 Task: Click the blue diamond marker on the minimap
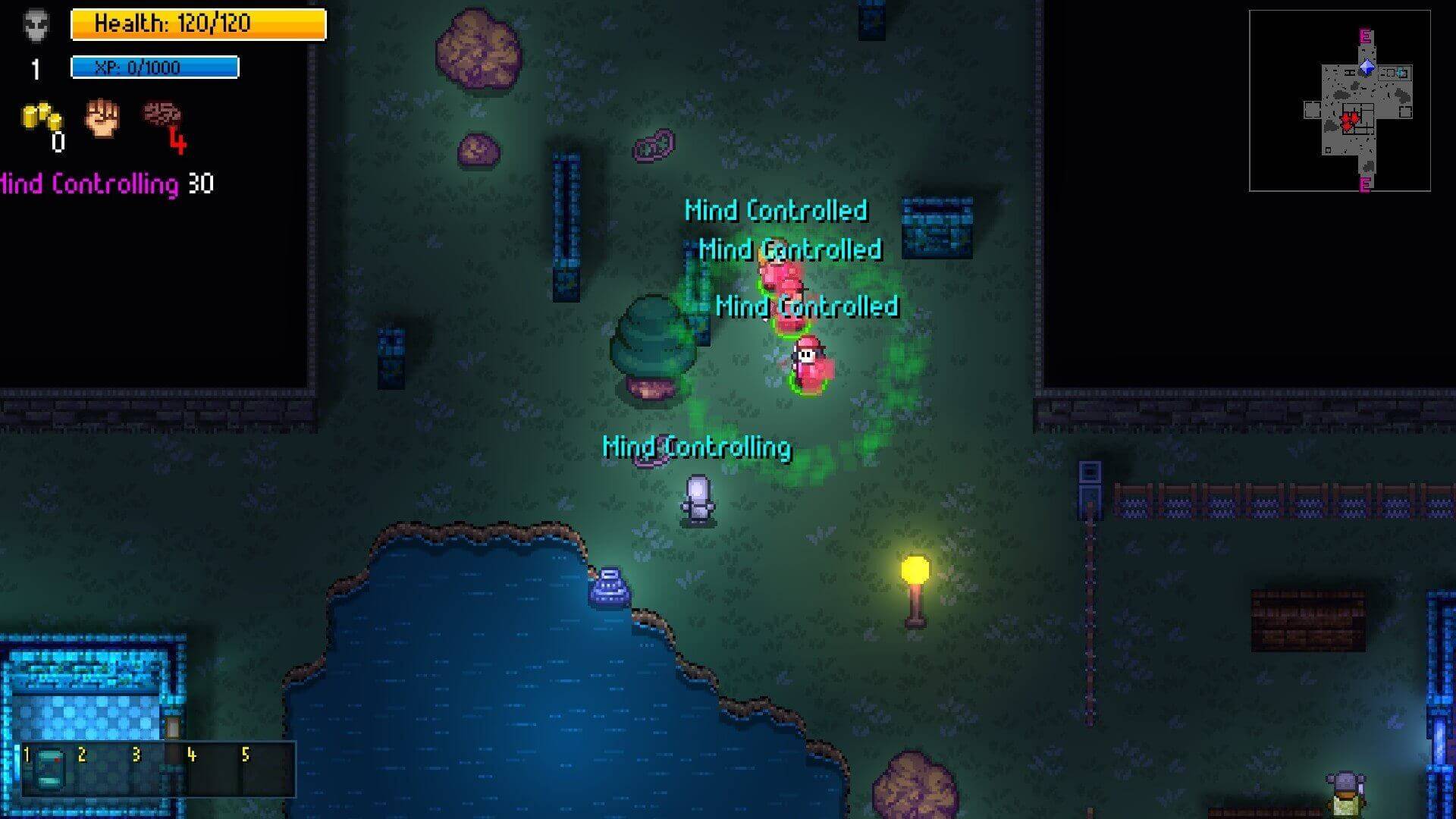(x=1367, y=68)
